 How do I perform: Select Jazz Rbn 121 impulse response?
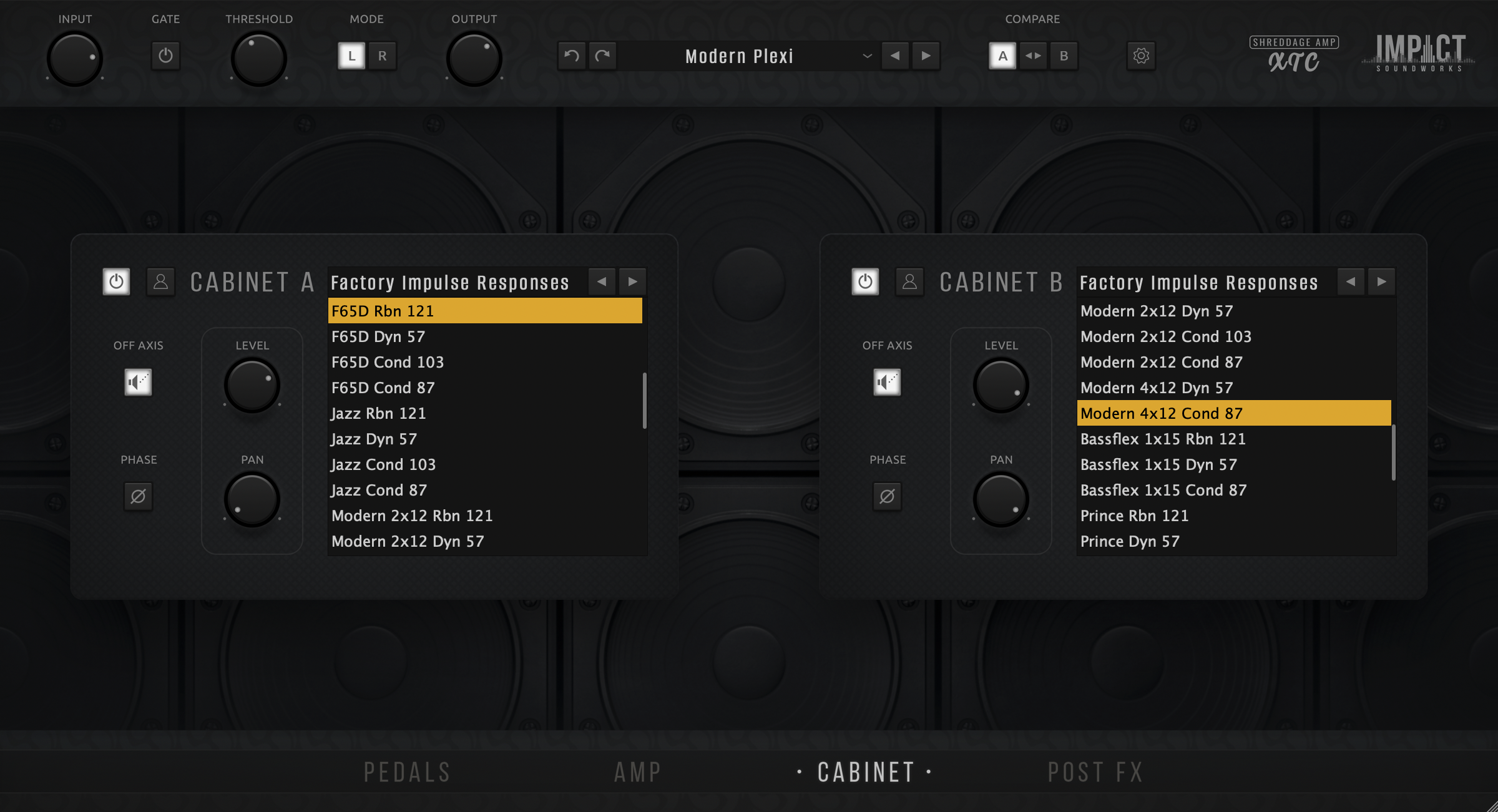click(378, 414)
